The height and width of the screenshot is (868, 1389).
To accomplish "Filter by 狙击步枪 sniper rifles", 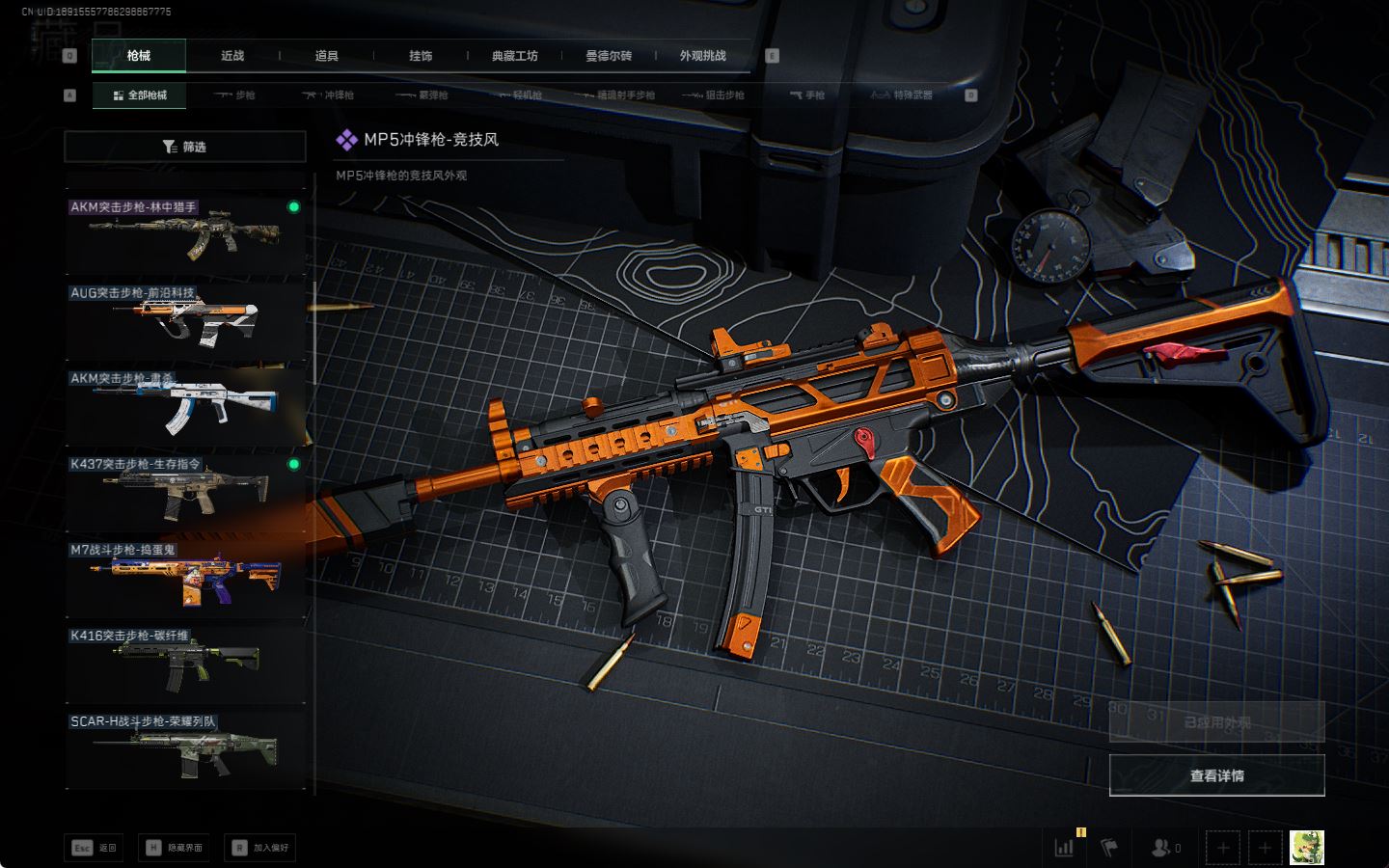I will 714,95.
